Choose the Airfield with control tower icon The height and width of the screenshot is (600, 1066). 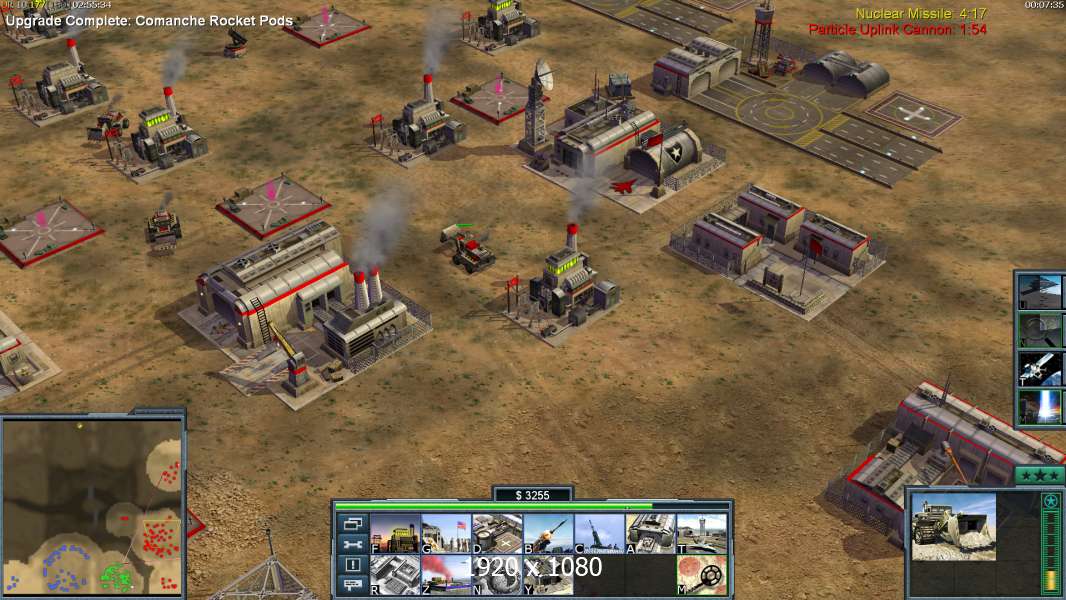(701, 534)
